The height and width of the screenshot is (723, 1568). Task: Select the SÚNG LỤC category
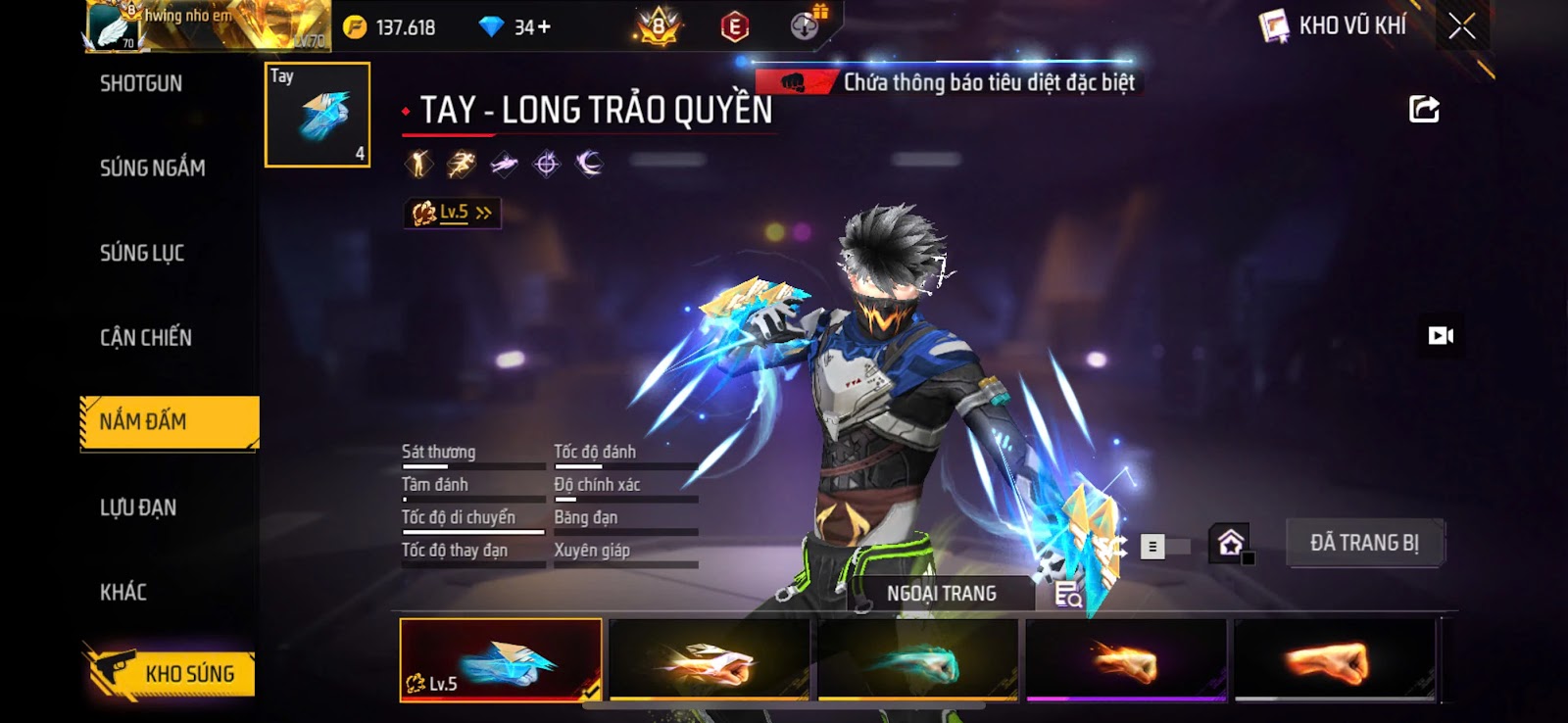coord(142,254)
